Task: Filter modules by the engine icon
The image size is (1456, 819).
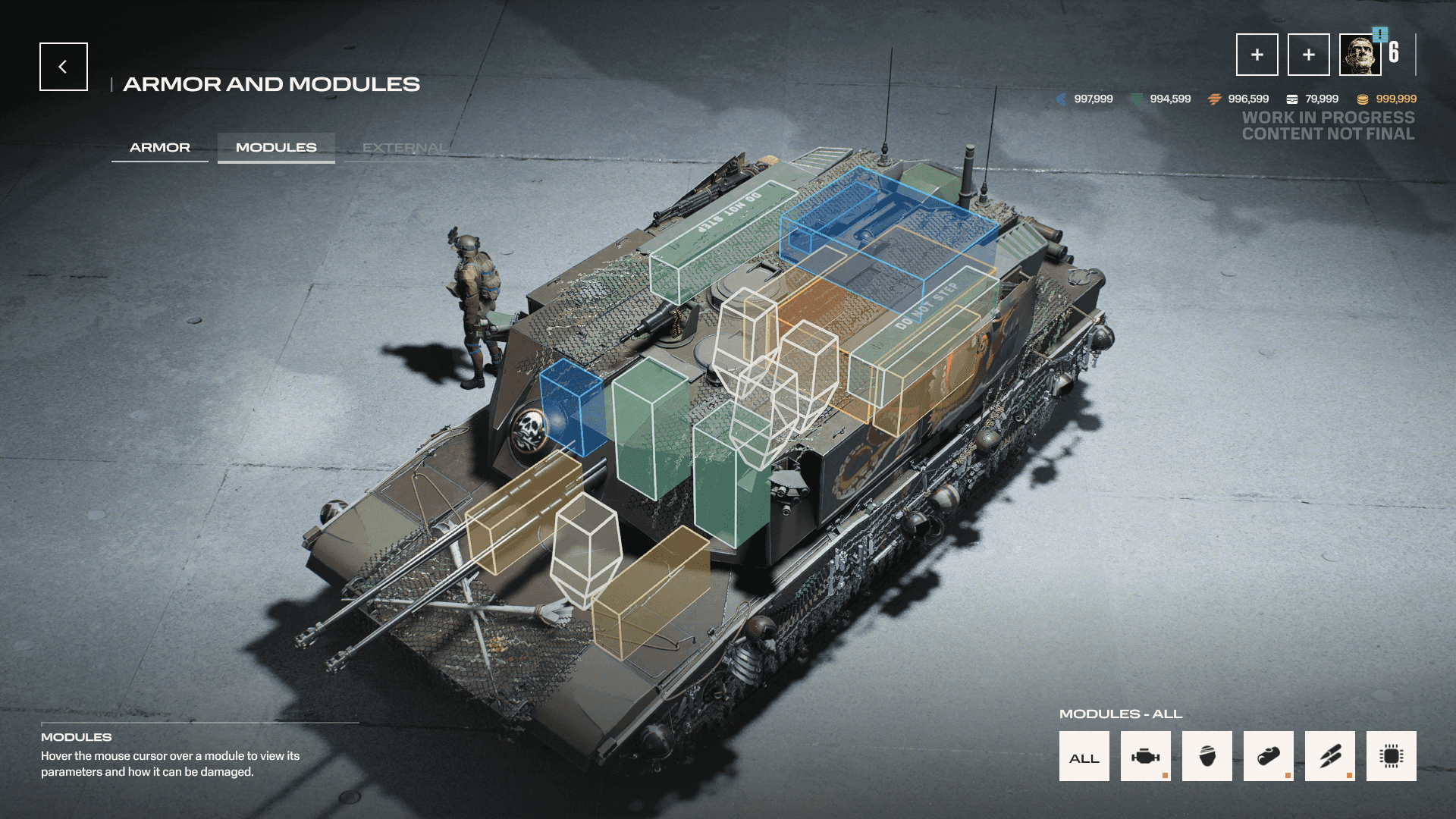Action: pyautogui.click(x=1145, y=757)
